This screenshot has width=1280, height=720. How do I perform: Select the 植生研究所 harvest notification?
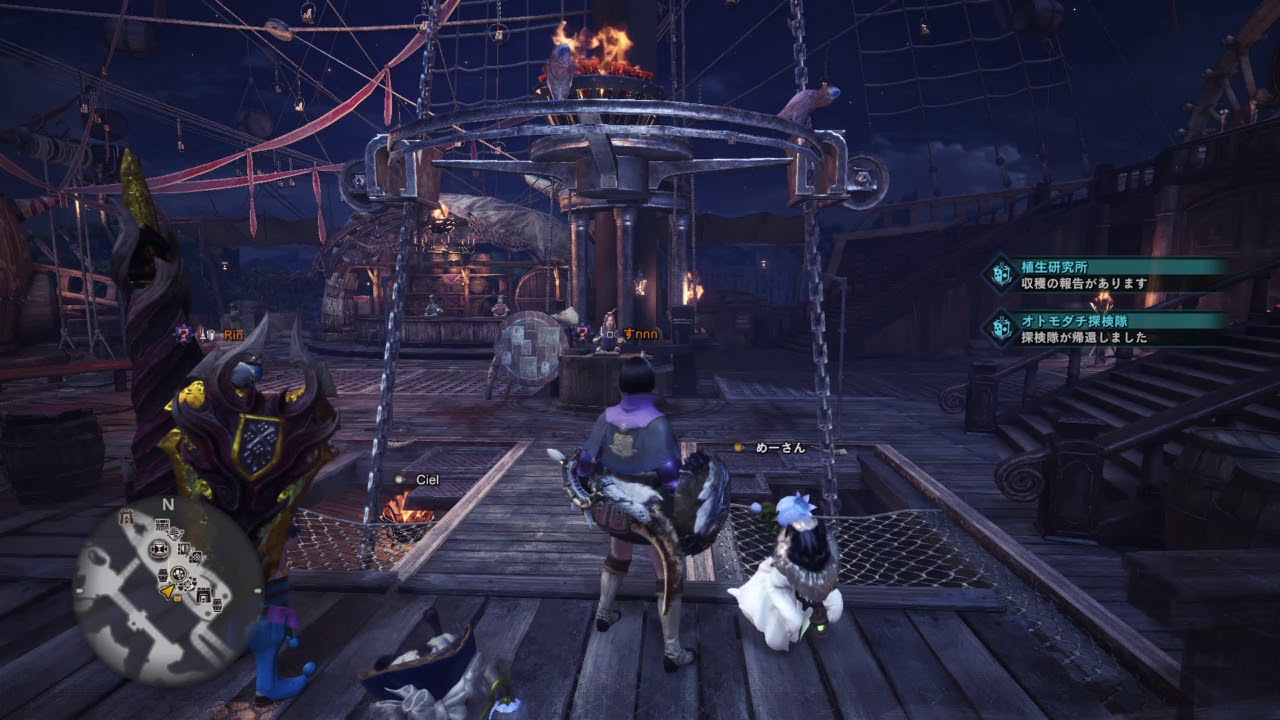1105,275
